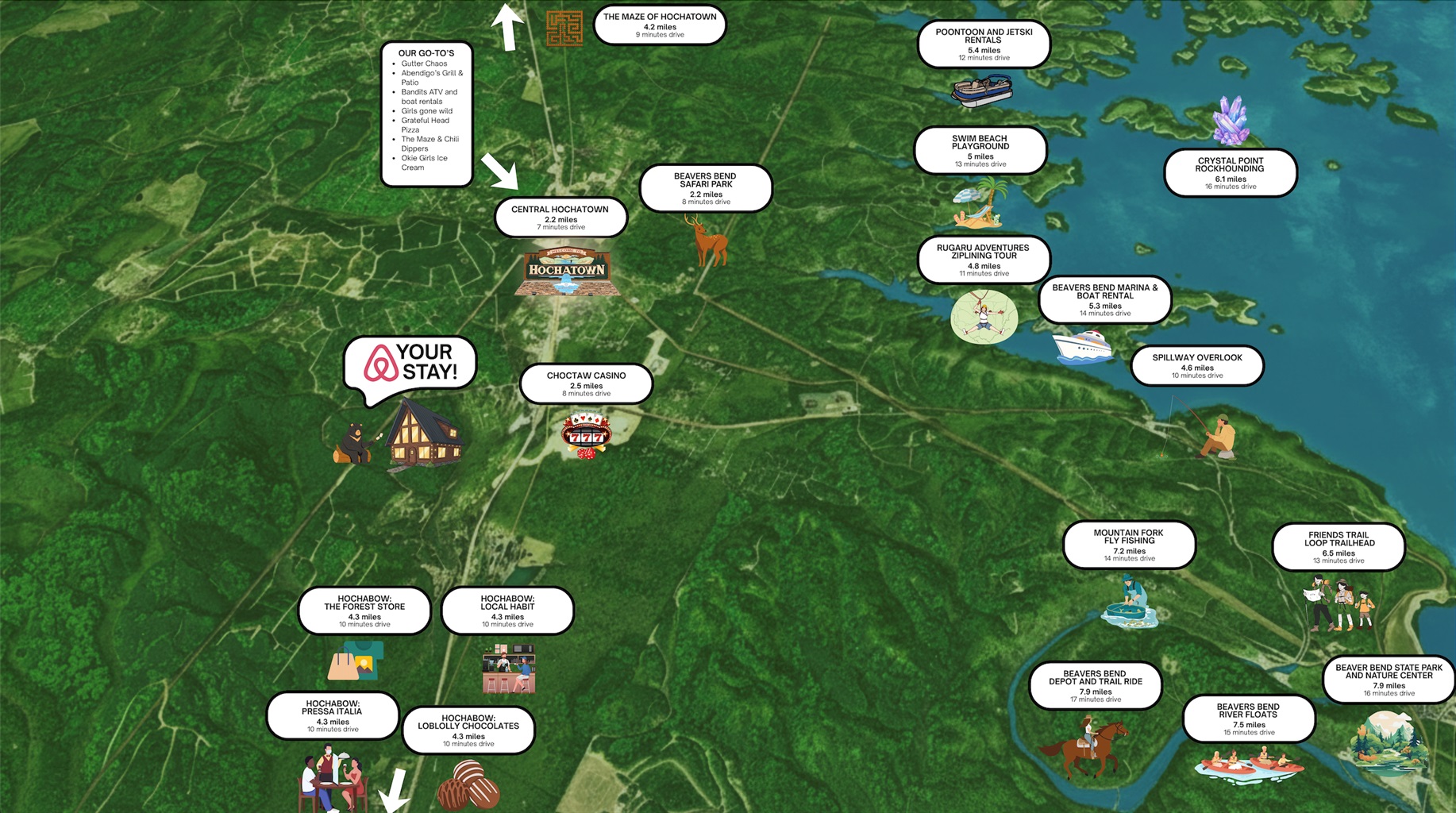Click the Hochabow: Loblolly Chocolates label
Screen dimensions: 1456x813
click(x=468, y=730)
